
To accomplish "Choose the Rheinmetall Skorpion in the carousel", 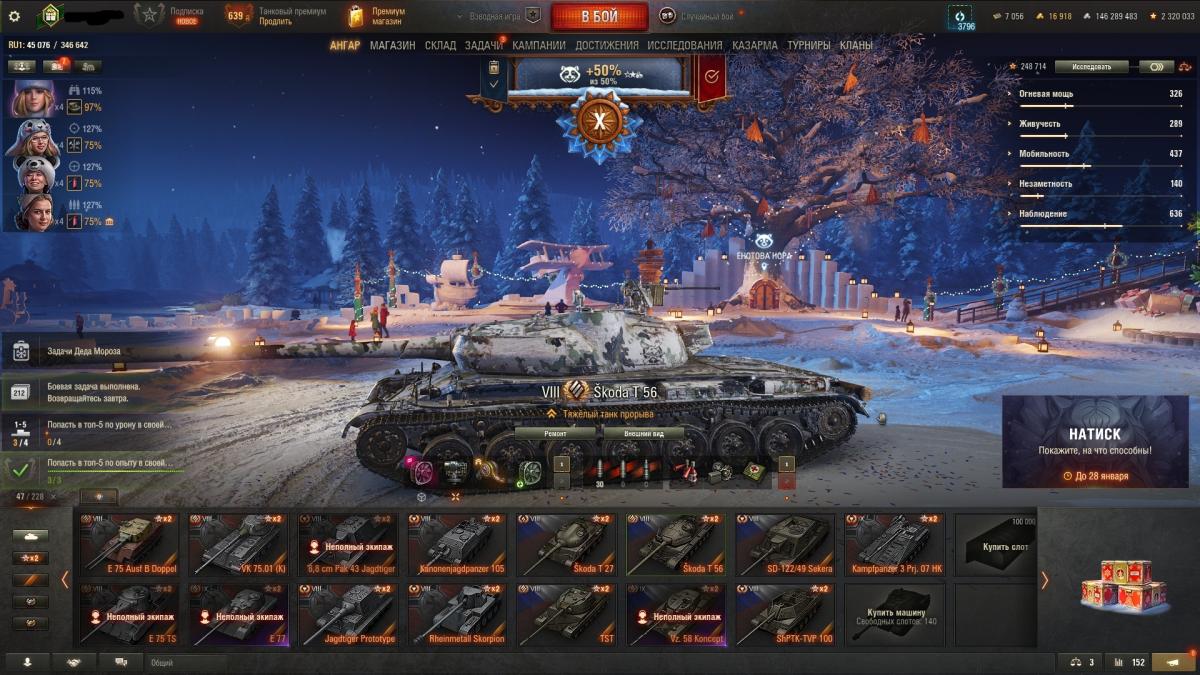I will point(457,615).
